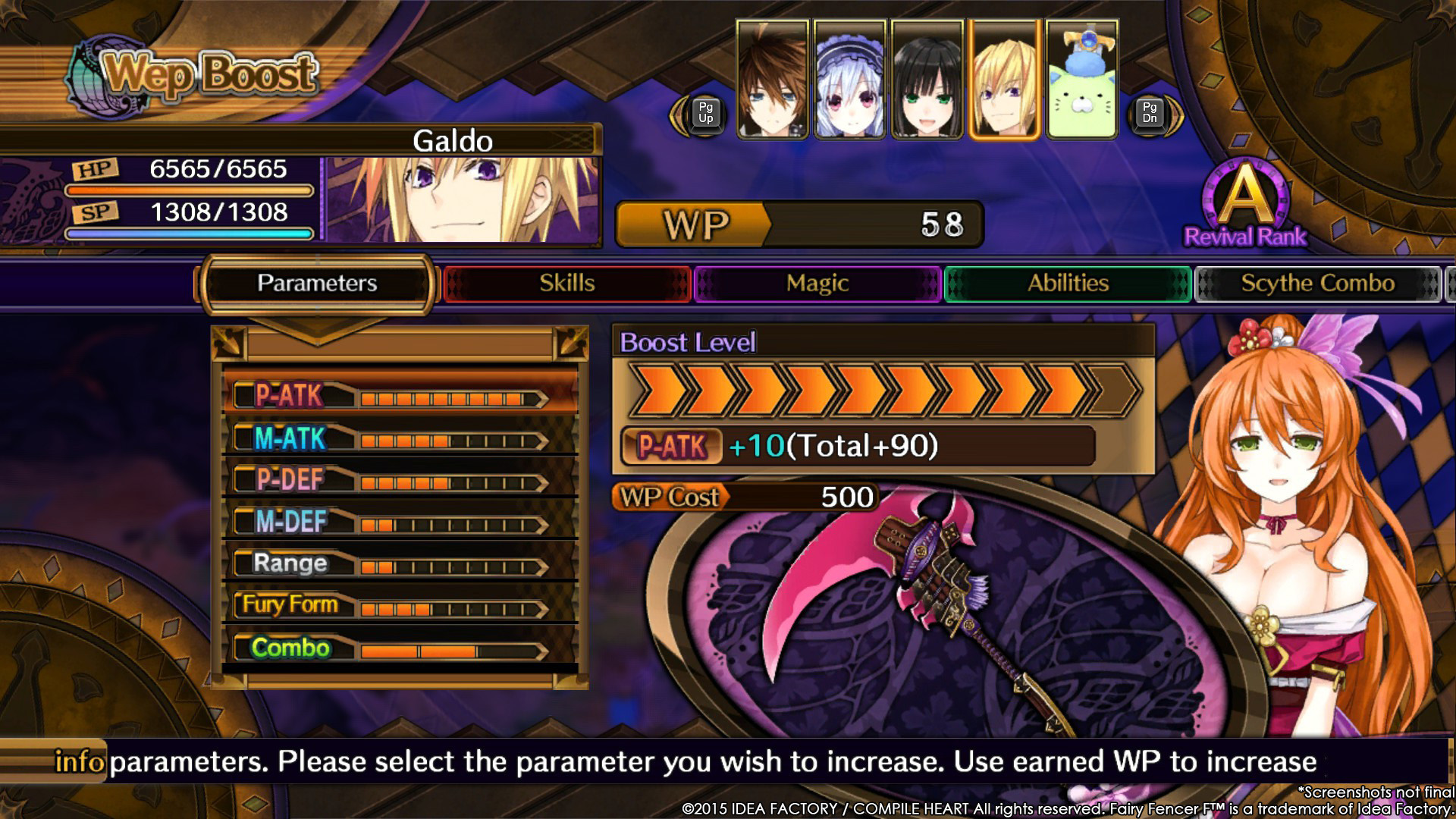Open the Magic tab
This screenshot has width=1456, height=819.
point(816,283)
